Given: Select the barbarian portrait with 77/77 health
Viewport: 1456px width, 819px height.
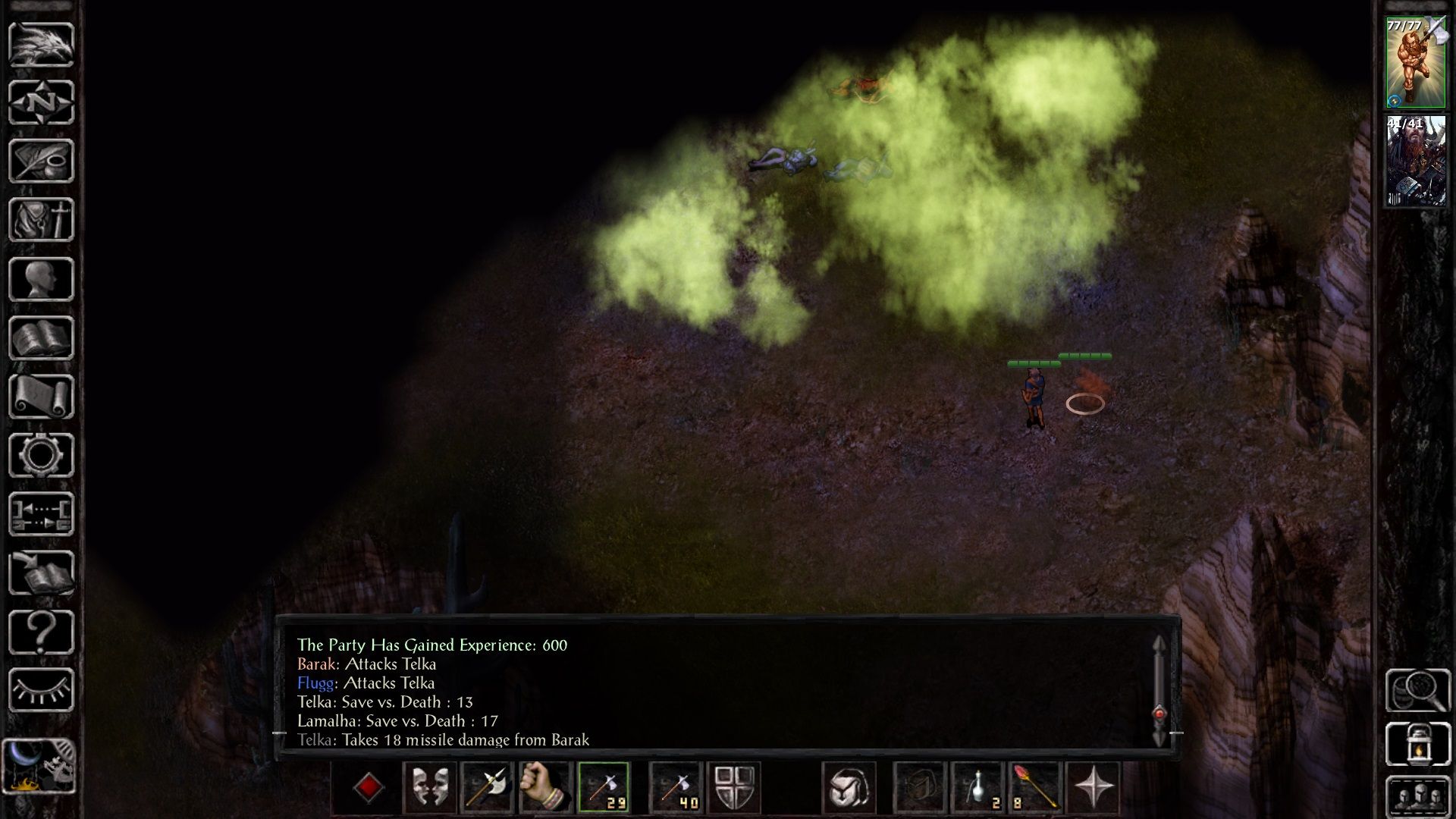Looking at the screenshot, I should point(1416,63).
